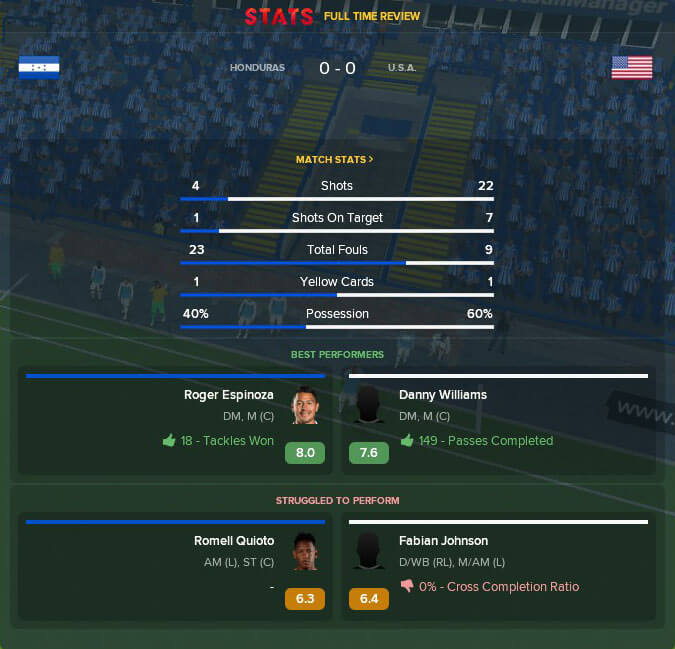Select Fabian Johnson's player name

tap(443, 541)
